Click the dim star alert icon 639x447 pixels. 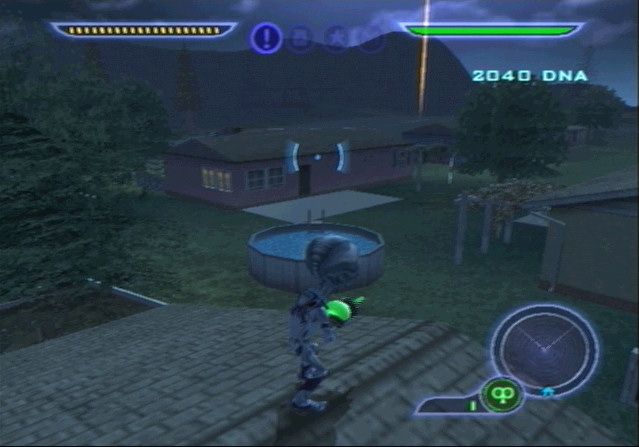(335, 39)
